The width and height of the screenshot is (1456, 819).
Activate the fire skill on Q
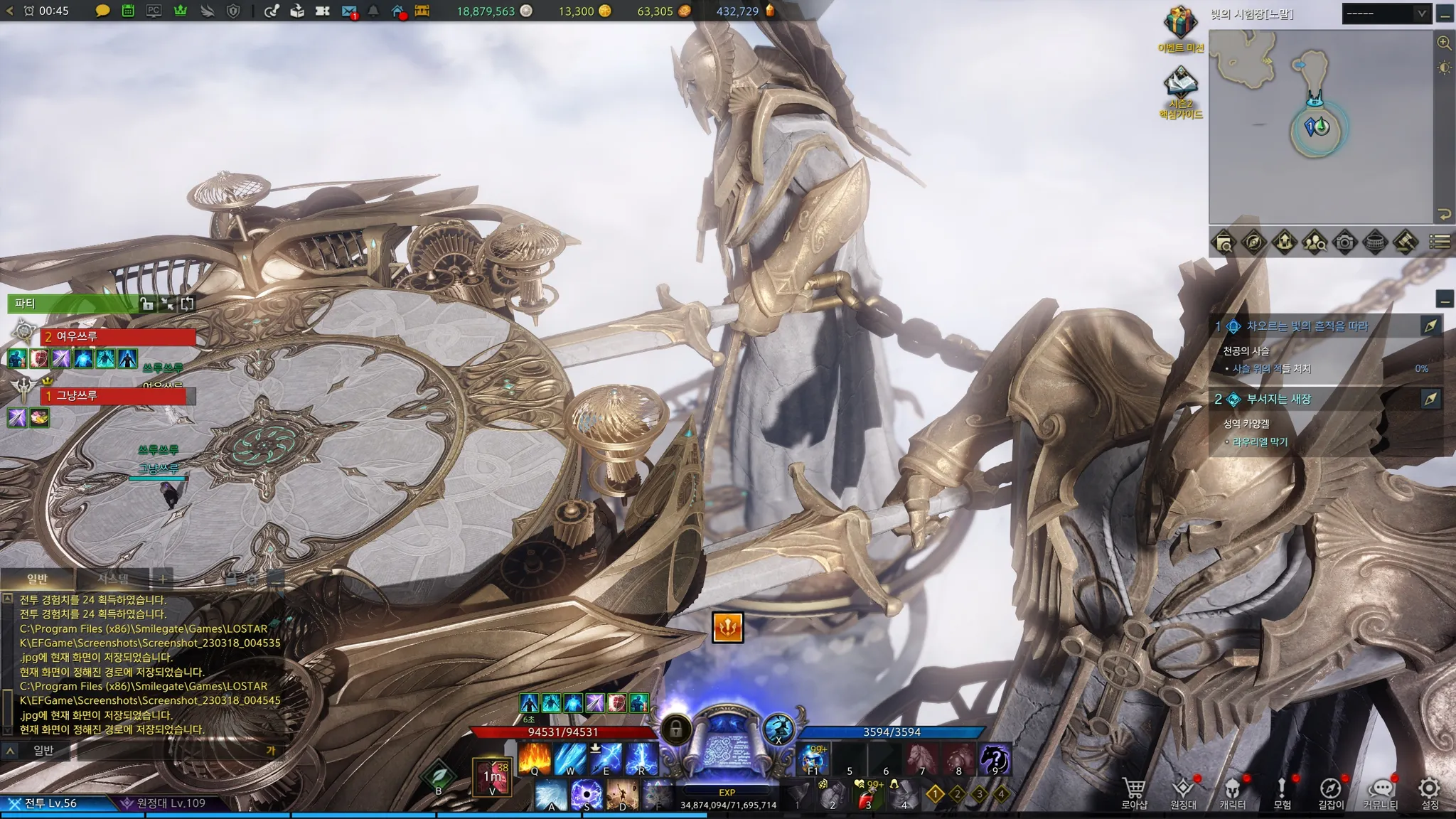coord(535,759)
